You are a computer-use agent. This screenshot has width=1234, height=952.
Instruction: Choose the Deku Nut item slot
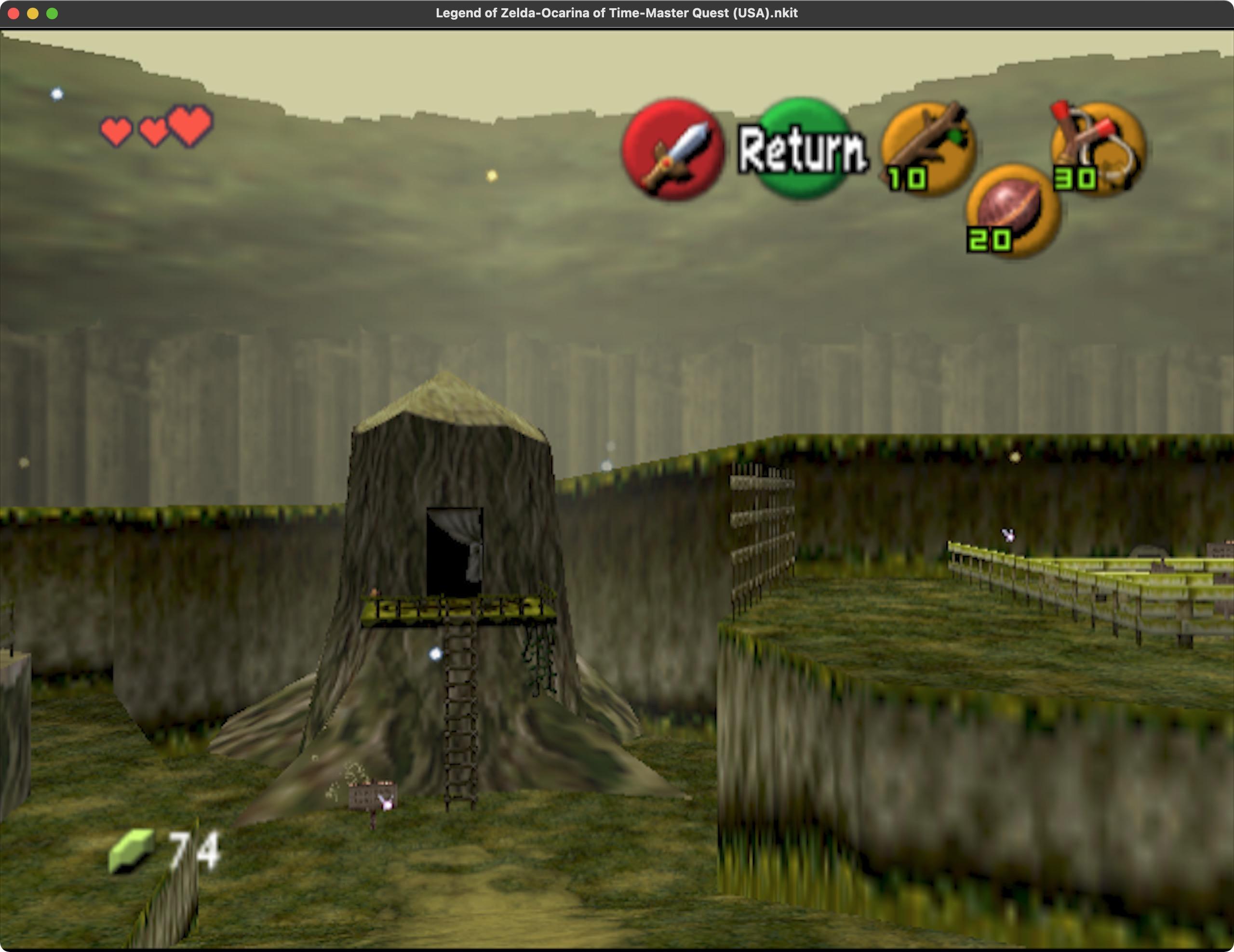click(1013, 210)
